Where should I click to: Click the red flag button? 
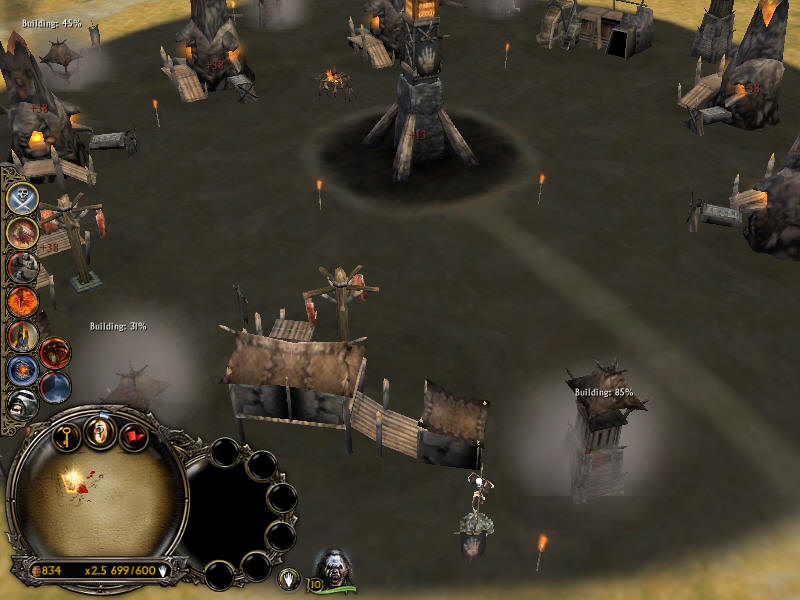(133, 437)
